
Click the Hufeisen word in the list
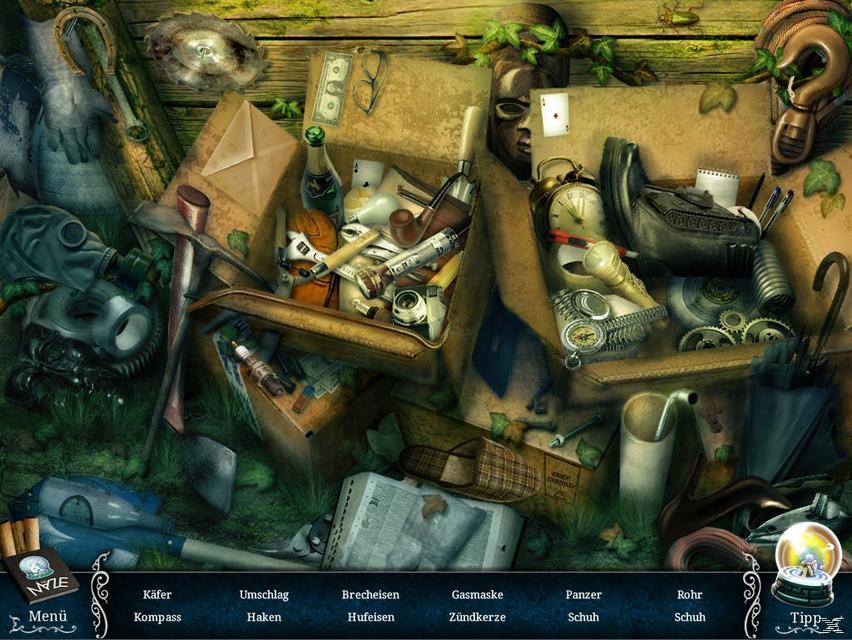click(x=370, y=617)
